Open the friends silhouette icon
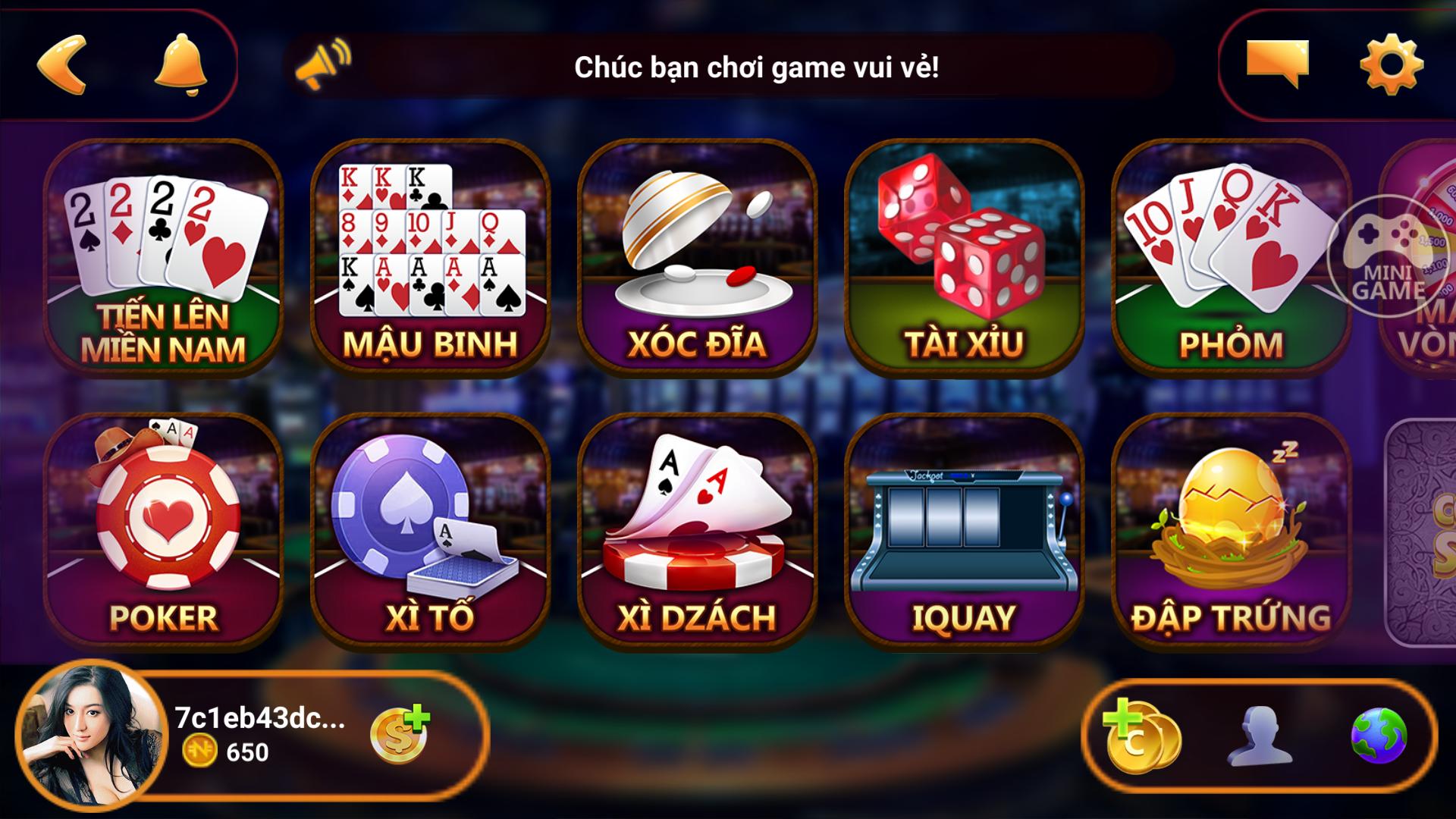Screen dimensions: 1456x819 pyautogui.click(x=1260, y=736)
